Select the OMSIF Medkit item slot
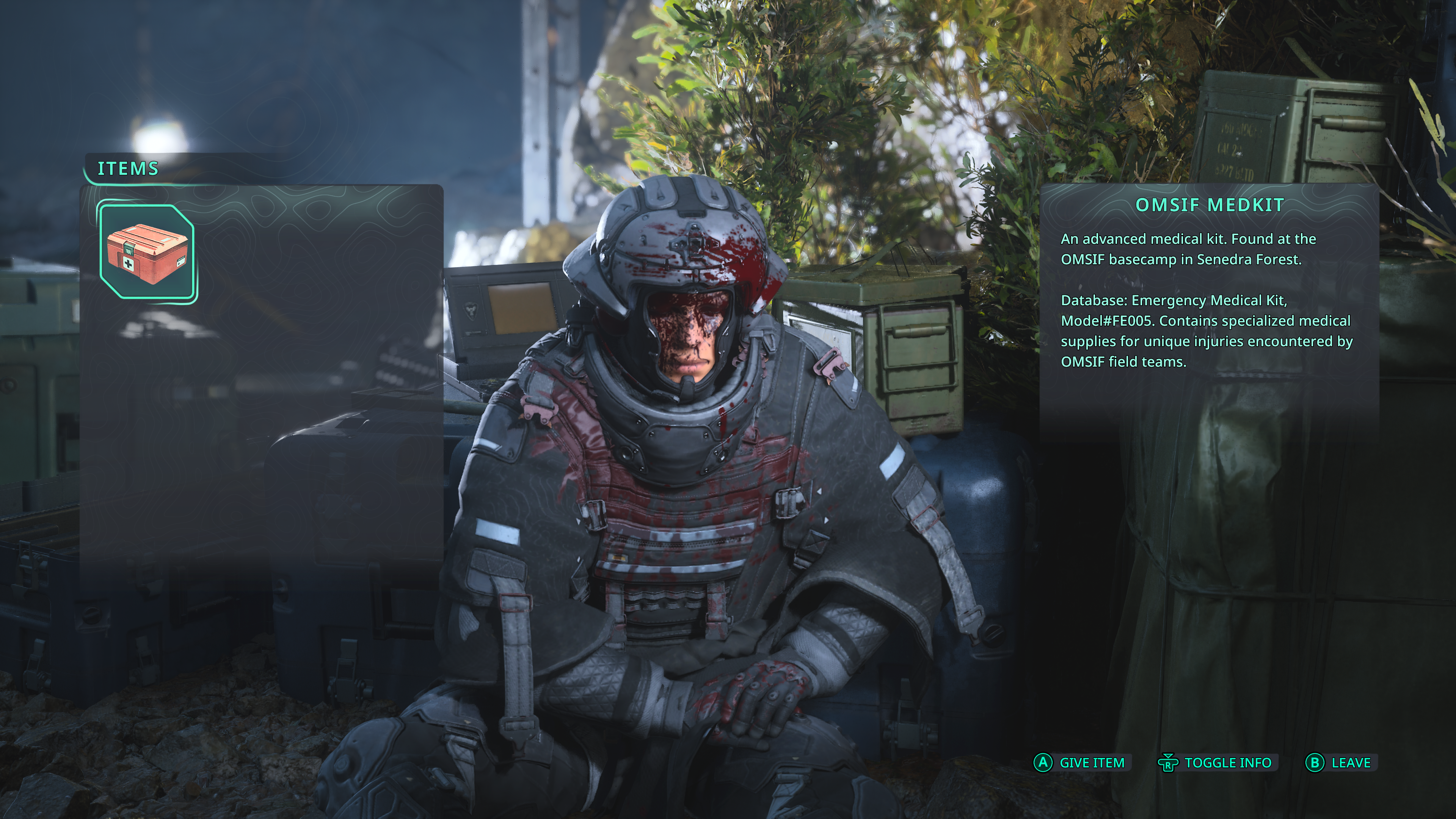 (147, 252)
